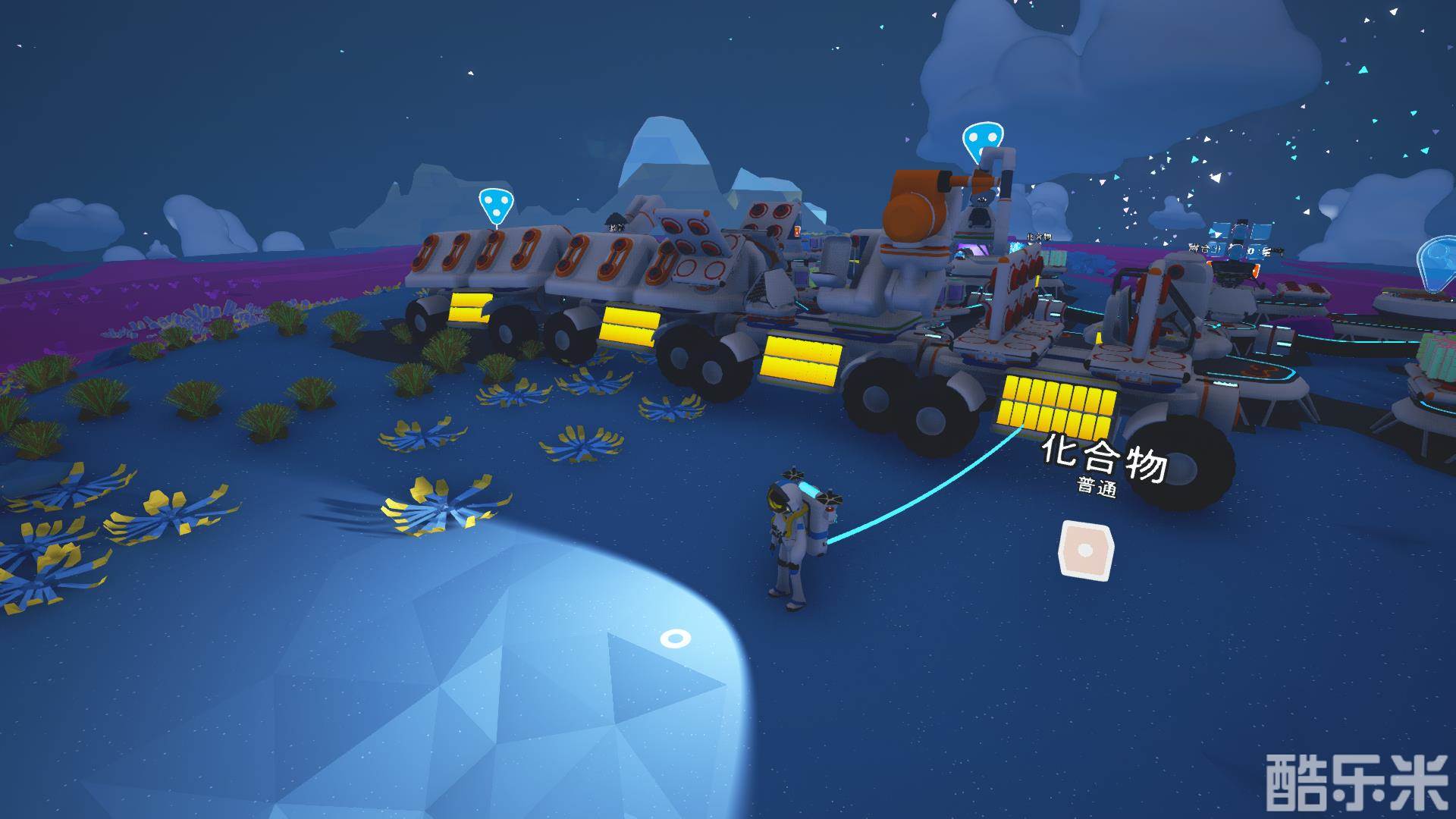Select the beacon marker above the orange crane

point(977,140)
